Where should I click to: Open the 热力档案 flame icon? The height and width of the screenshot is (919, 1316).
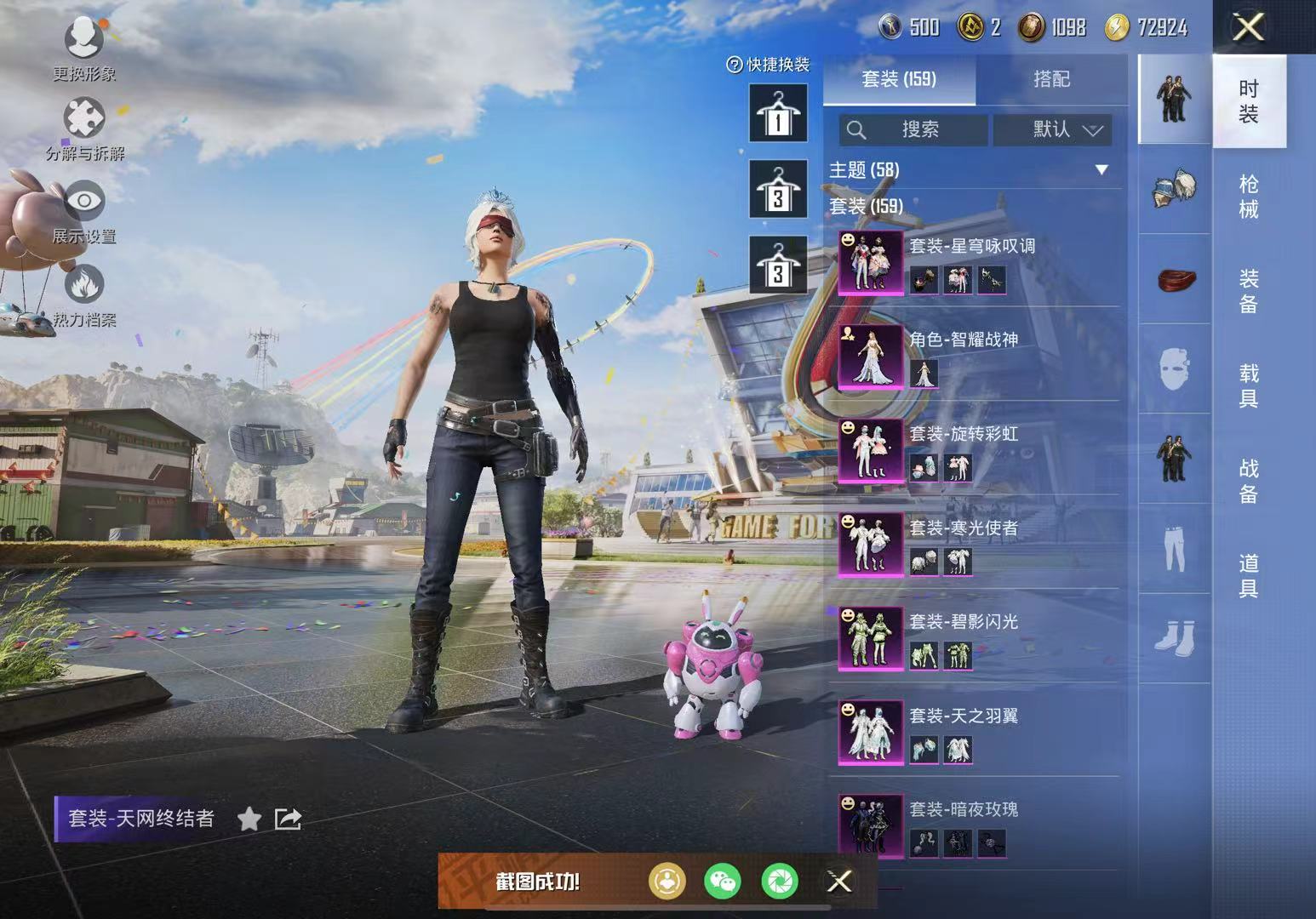(83, 294)
